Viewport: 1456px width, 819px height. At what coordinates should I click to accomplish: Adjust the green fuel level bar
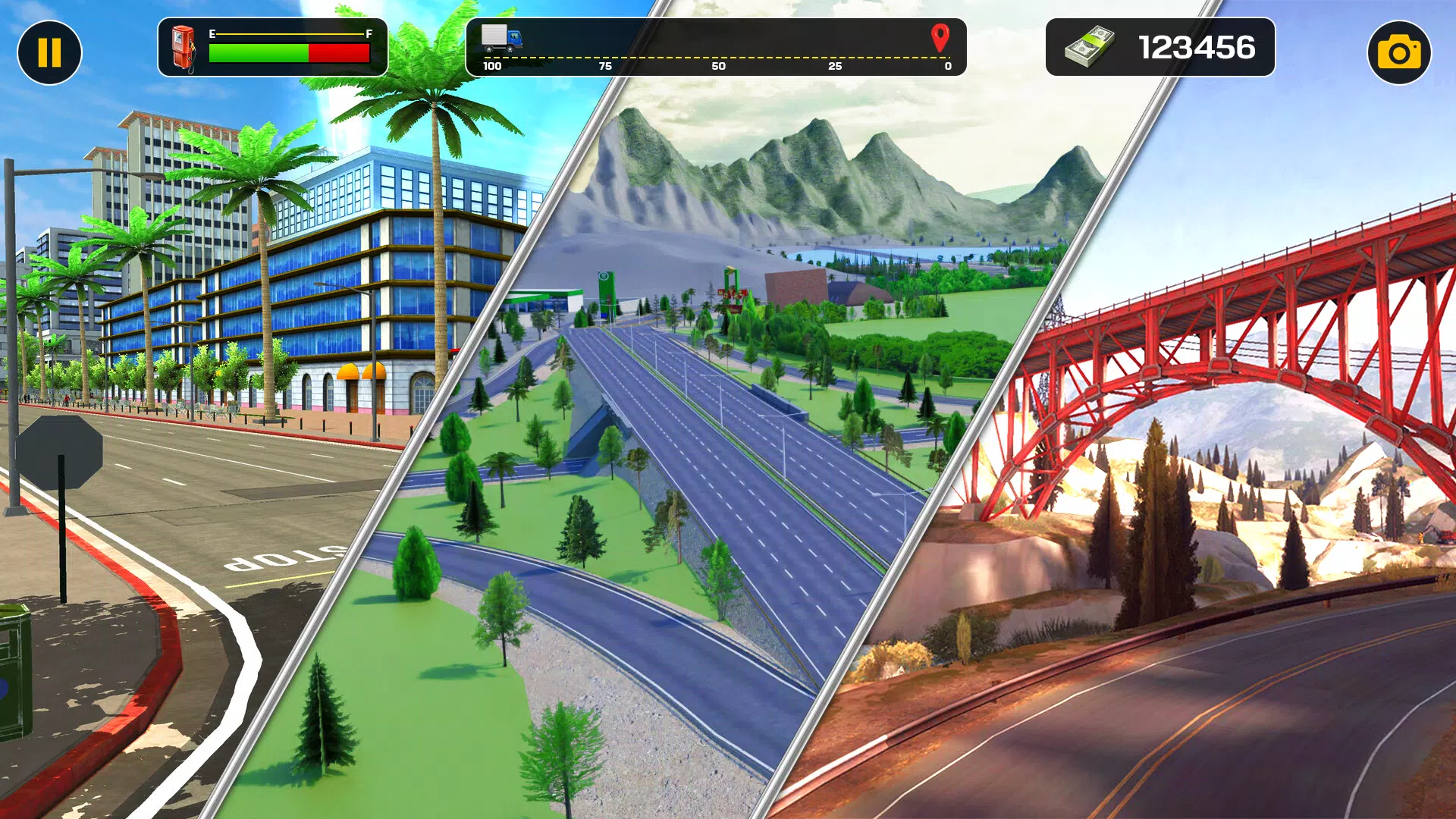(x=258, y=52)
